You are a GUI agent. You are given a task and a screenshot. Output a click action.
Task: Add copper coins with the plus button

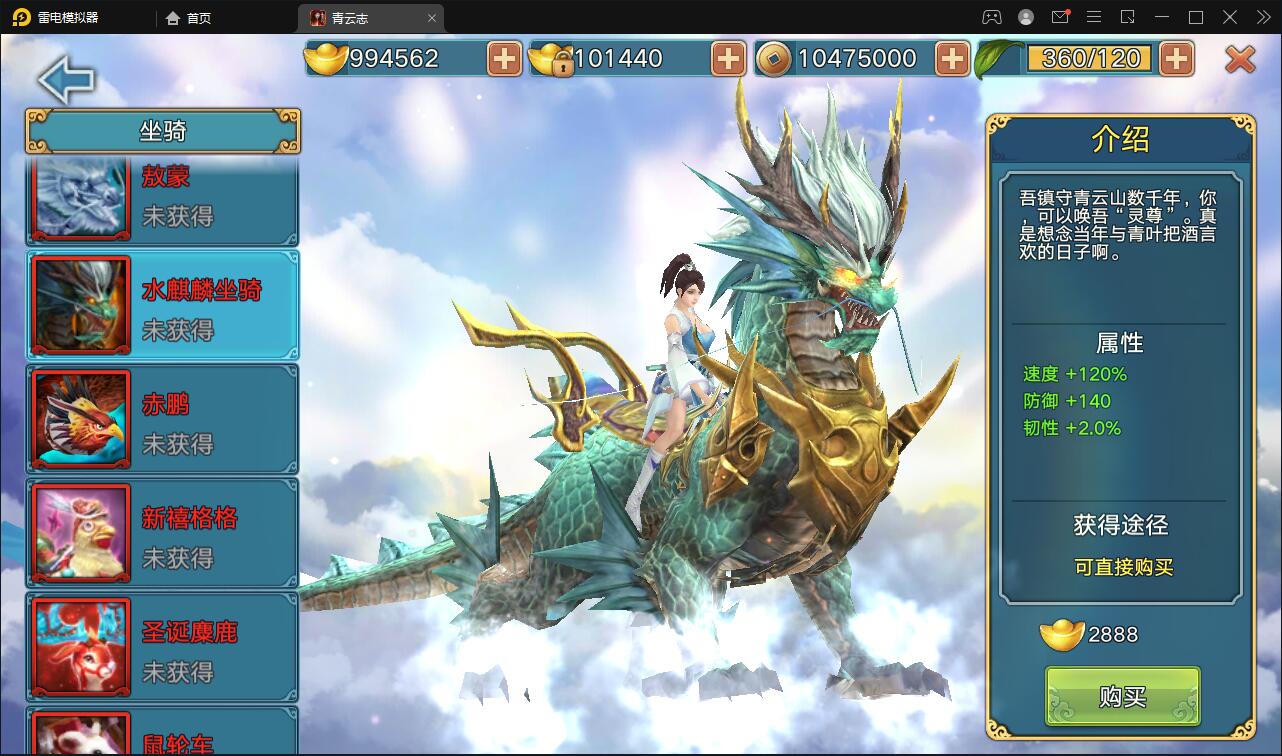[953, 59]
